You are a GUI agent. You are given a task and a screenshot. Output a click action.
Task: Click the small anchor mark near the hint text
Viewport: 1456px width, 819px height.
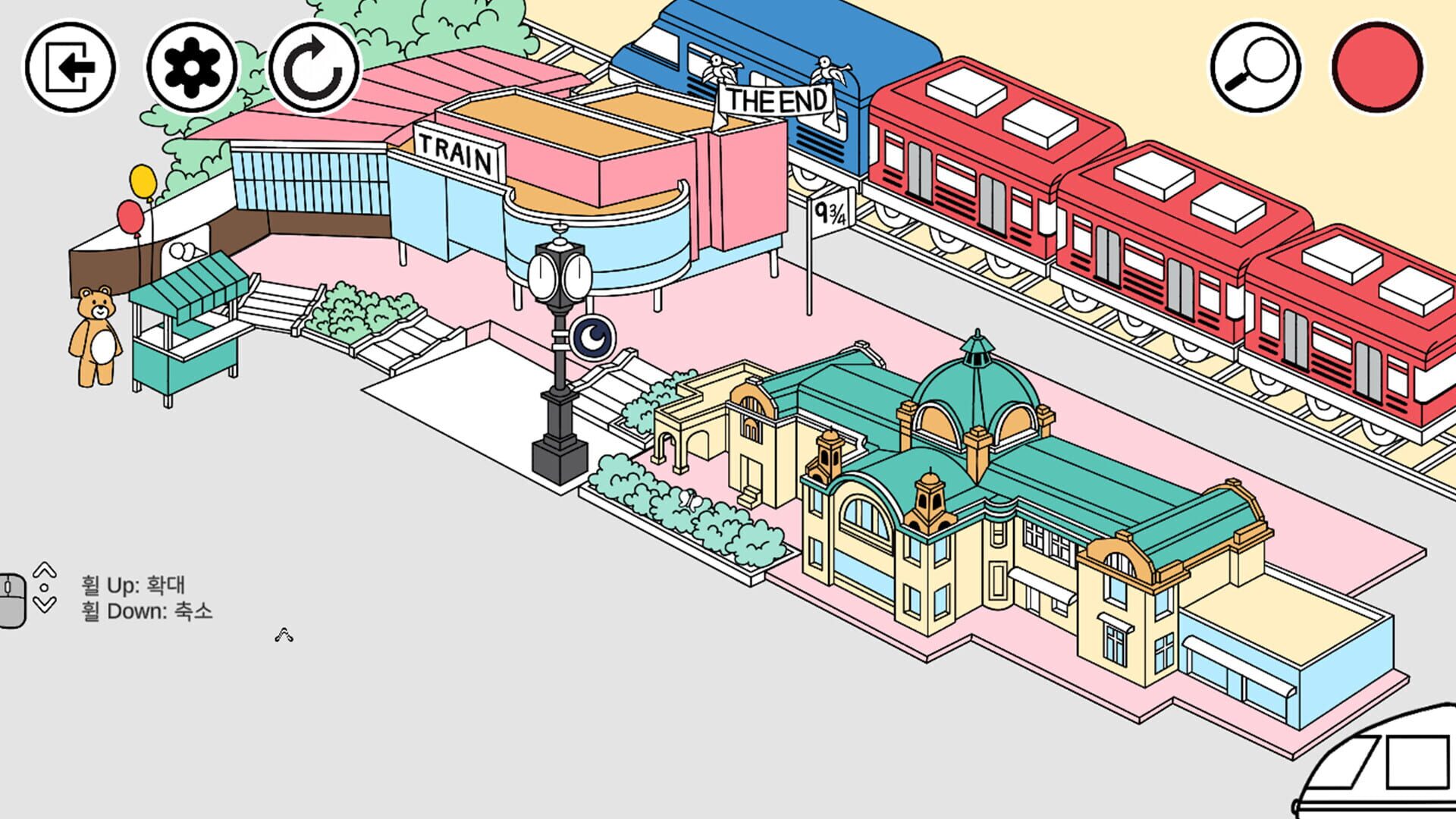coord(284,635)
